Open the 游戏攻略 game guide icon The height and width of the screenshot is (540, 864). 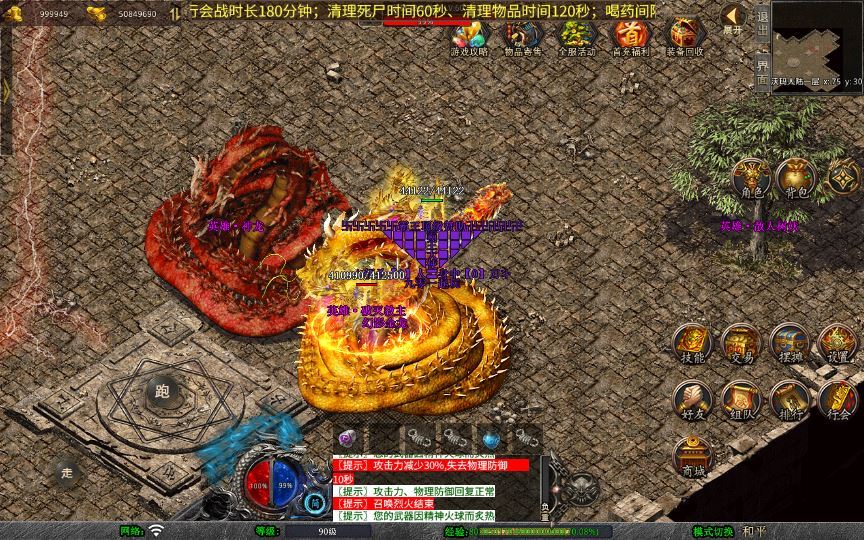(469, 37)
